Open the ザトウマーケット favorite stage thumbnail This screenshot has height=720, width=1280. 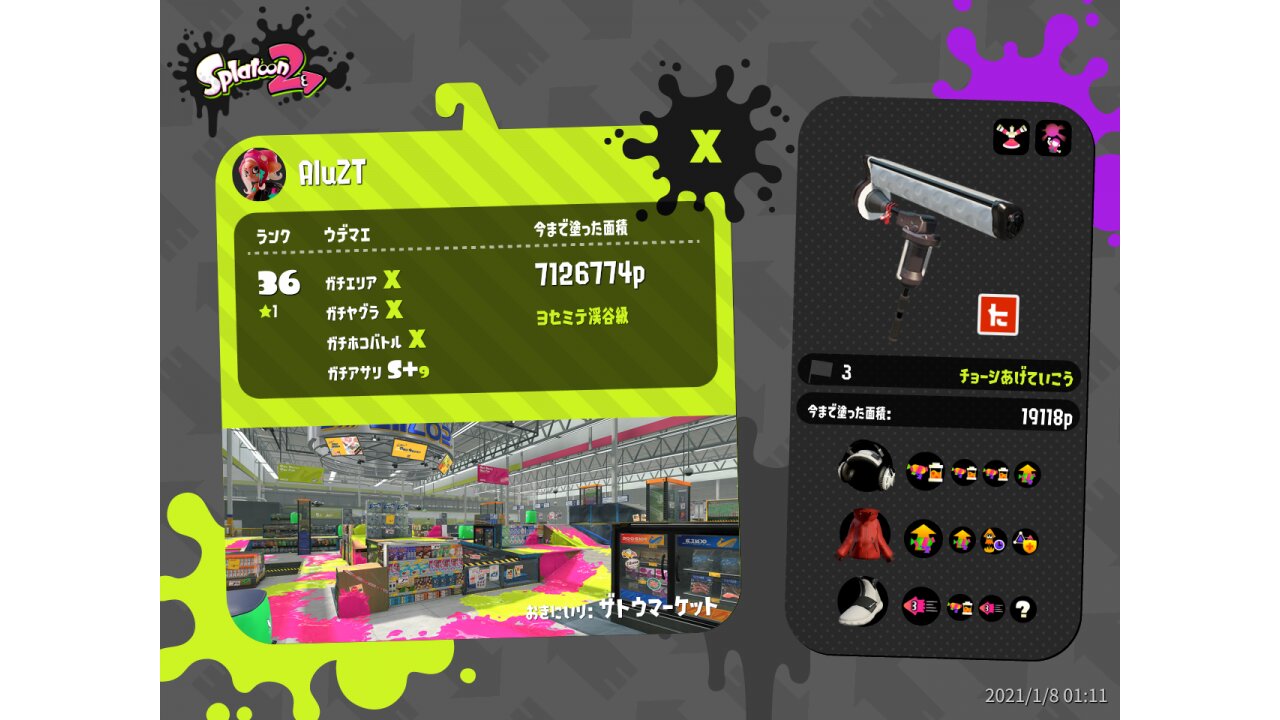[480, 525]
